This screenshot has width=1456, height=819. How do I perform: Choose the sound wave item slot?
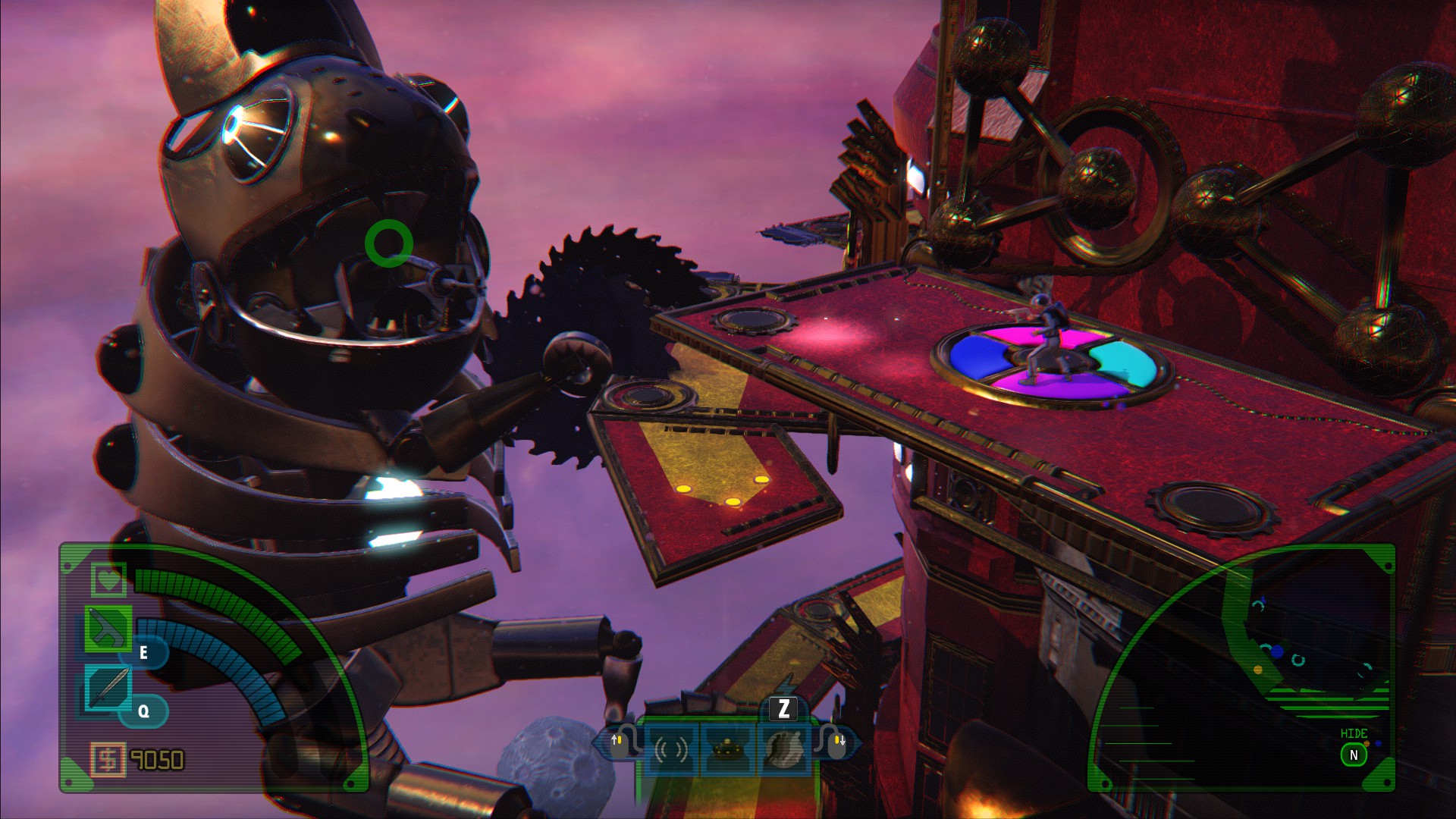(671, 749)
